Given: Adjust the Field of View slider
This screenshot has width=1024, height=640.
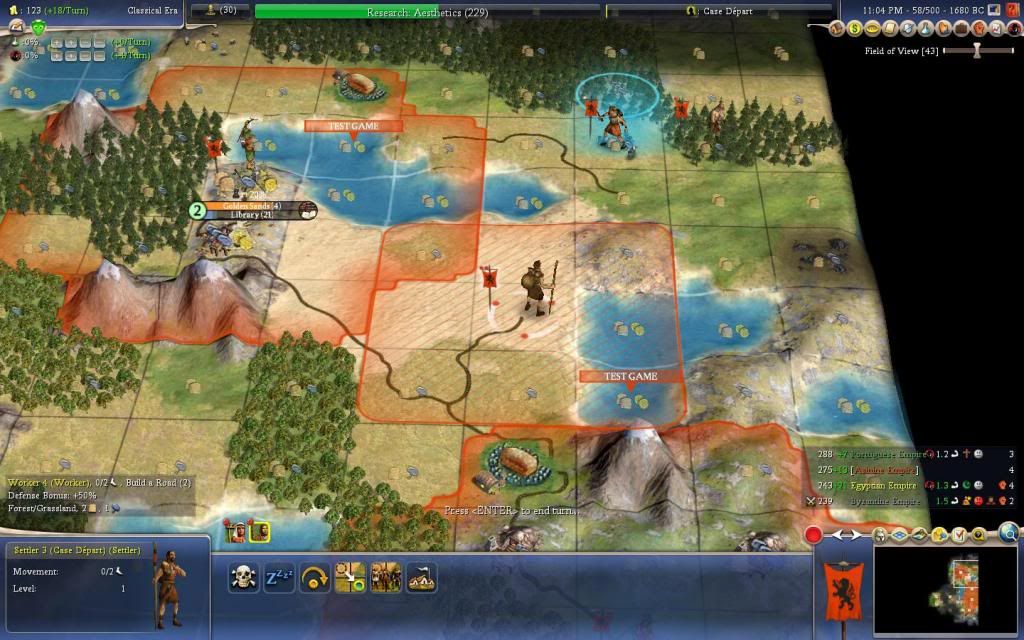Looking at the screenshot, I should pos(978,51).
